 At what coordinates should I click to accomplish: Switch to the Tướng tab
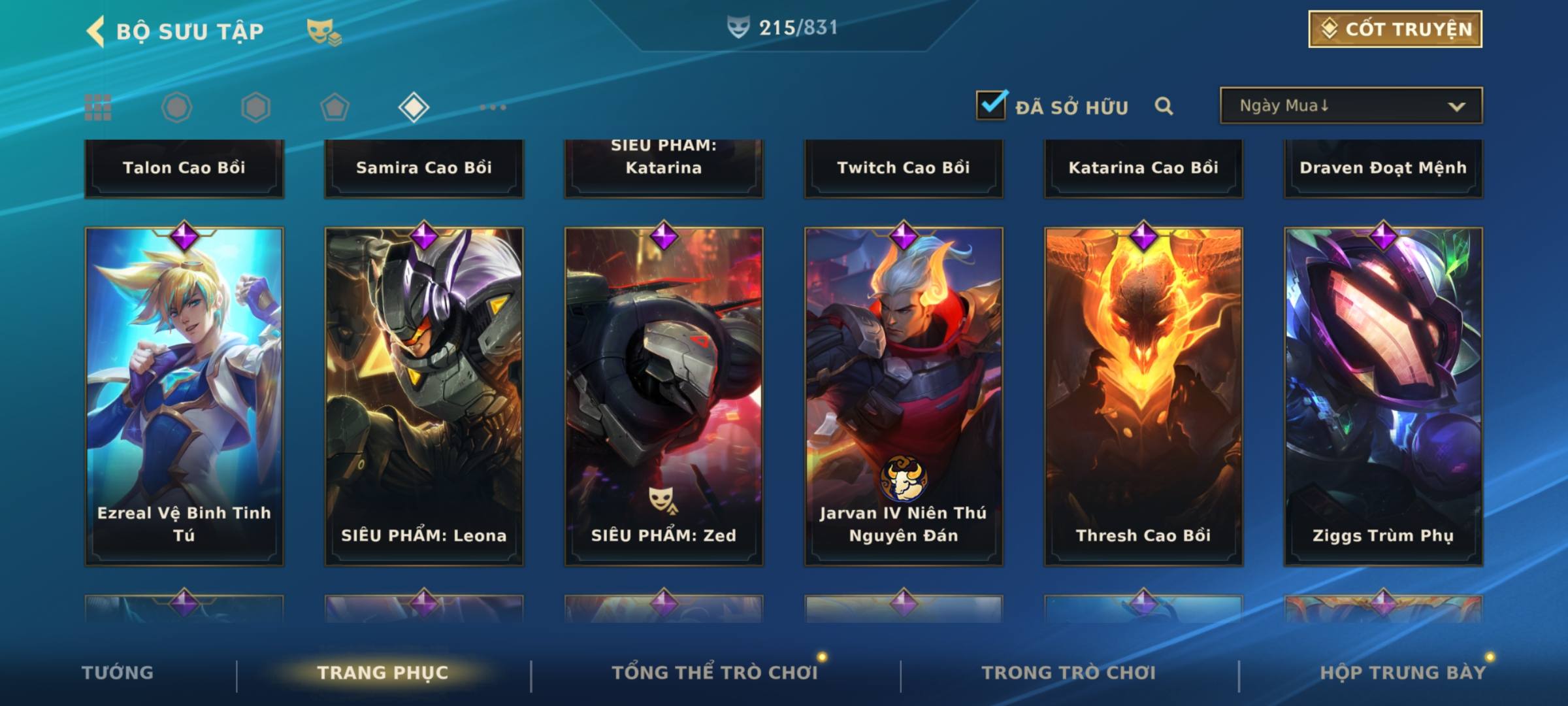coord(118,673)
